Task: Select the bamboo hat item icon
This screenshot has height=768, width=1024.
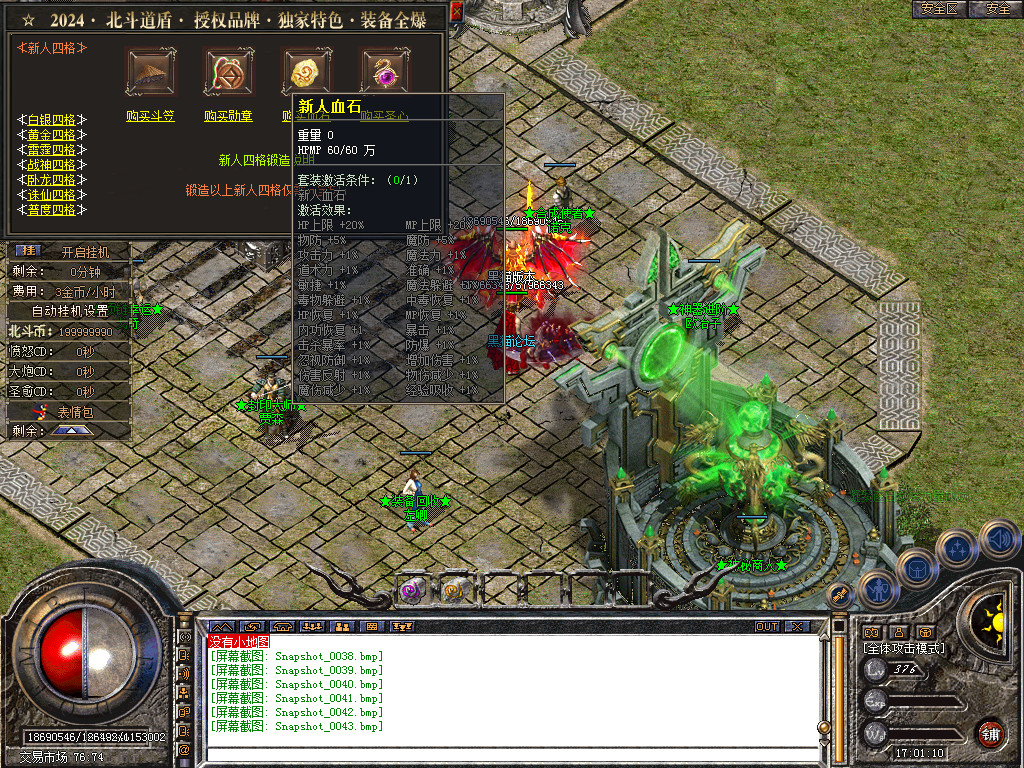Action: (150, 72)
